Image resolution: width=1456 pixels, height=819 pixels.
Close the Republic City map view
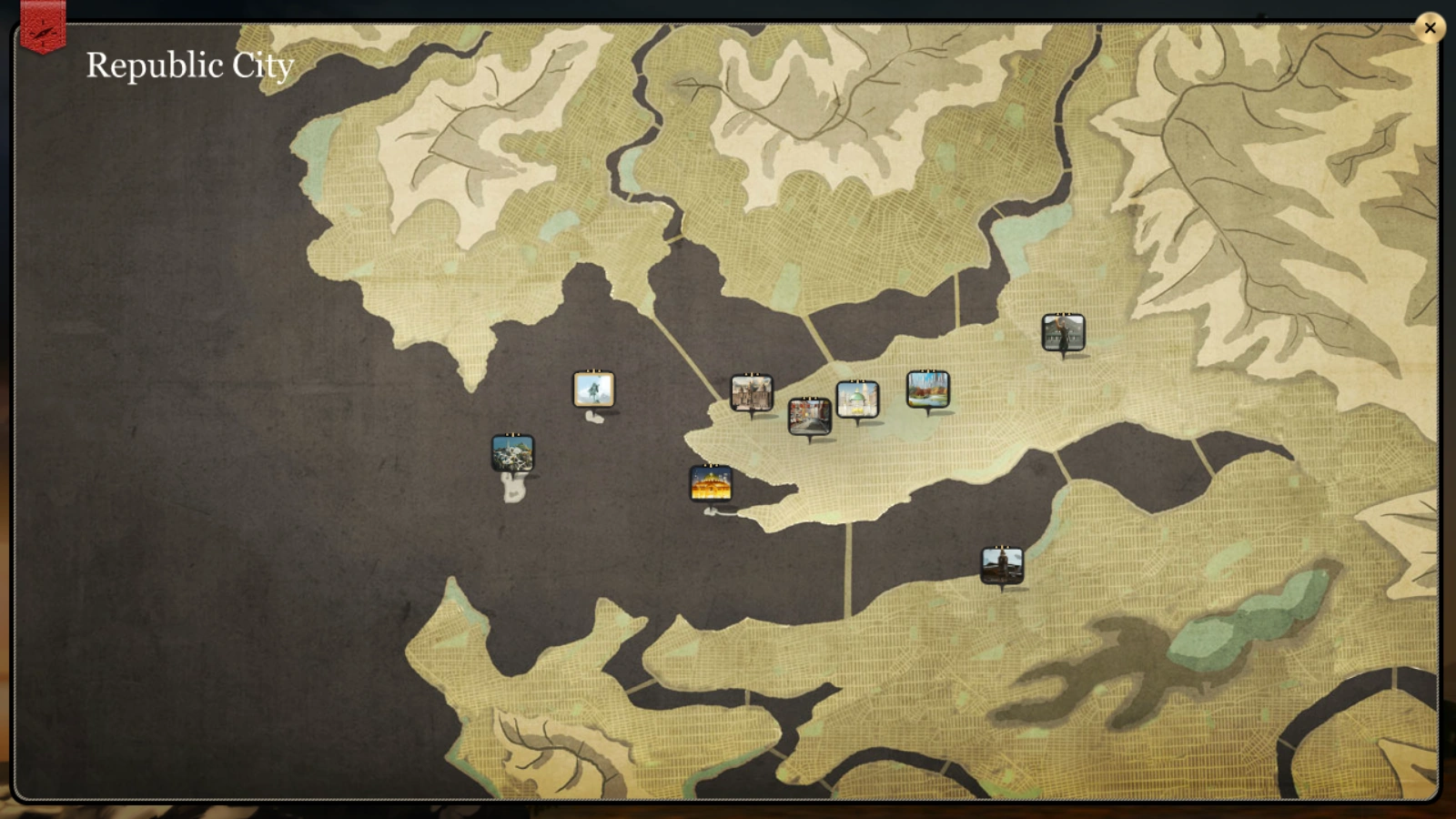tap(1430, 28)
